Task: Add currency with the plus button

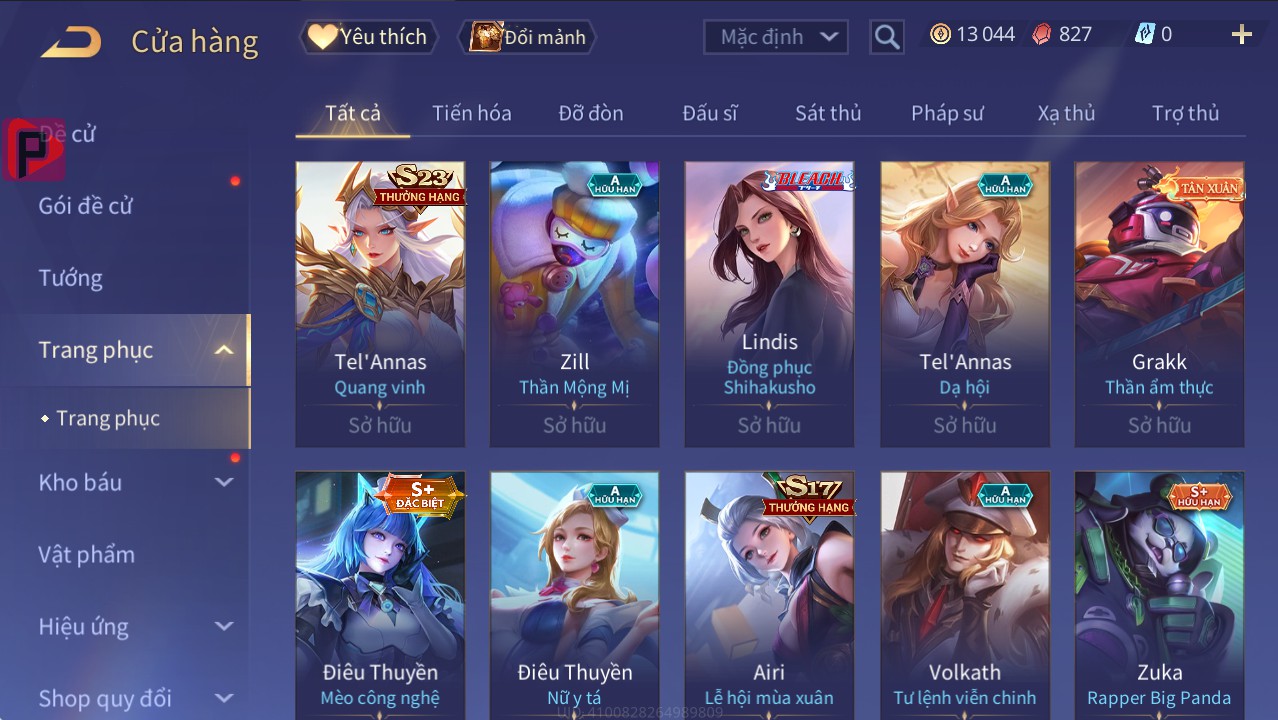Action: 1241,35
